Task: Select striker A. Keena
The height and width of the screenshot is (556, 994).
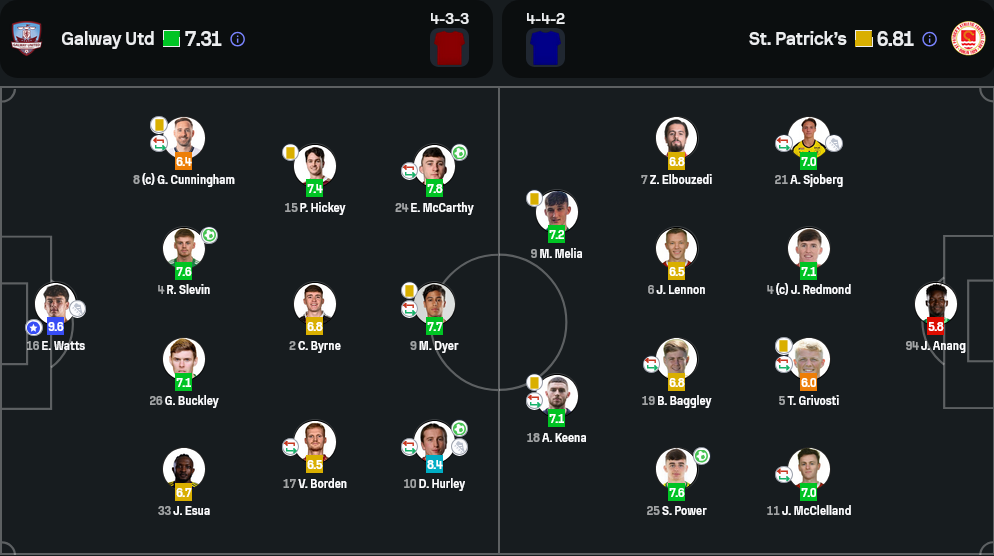Action: tap(557, 397)
